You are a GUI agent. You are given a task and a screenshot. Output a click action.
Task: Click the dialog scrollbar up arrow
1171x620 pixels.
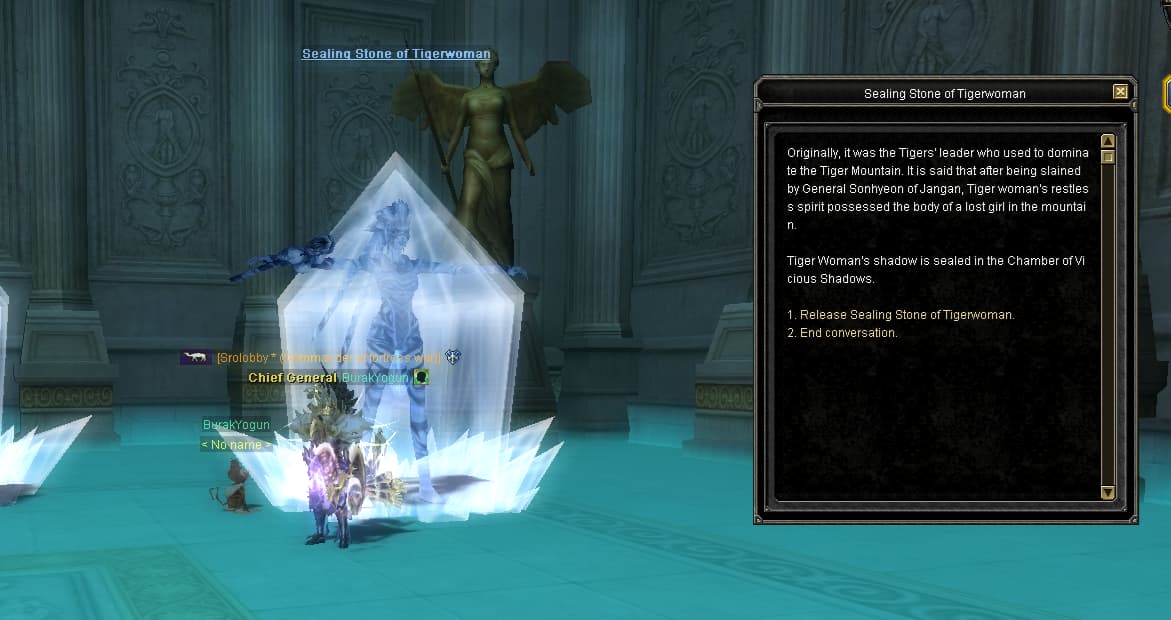coord(1107,141)
